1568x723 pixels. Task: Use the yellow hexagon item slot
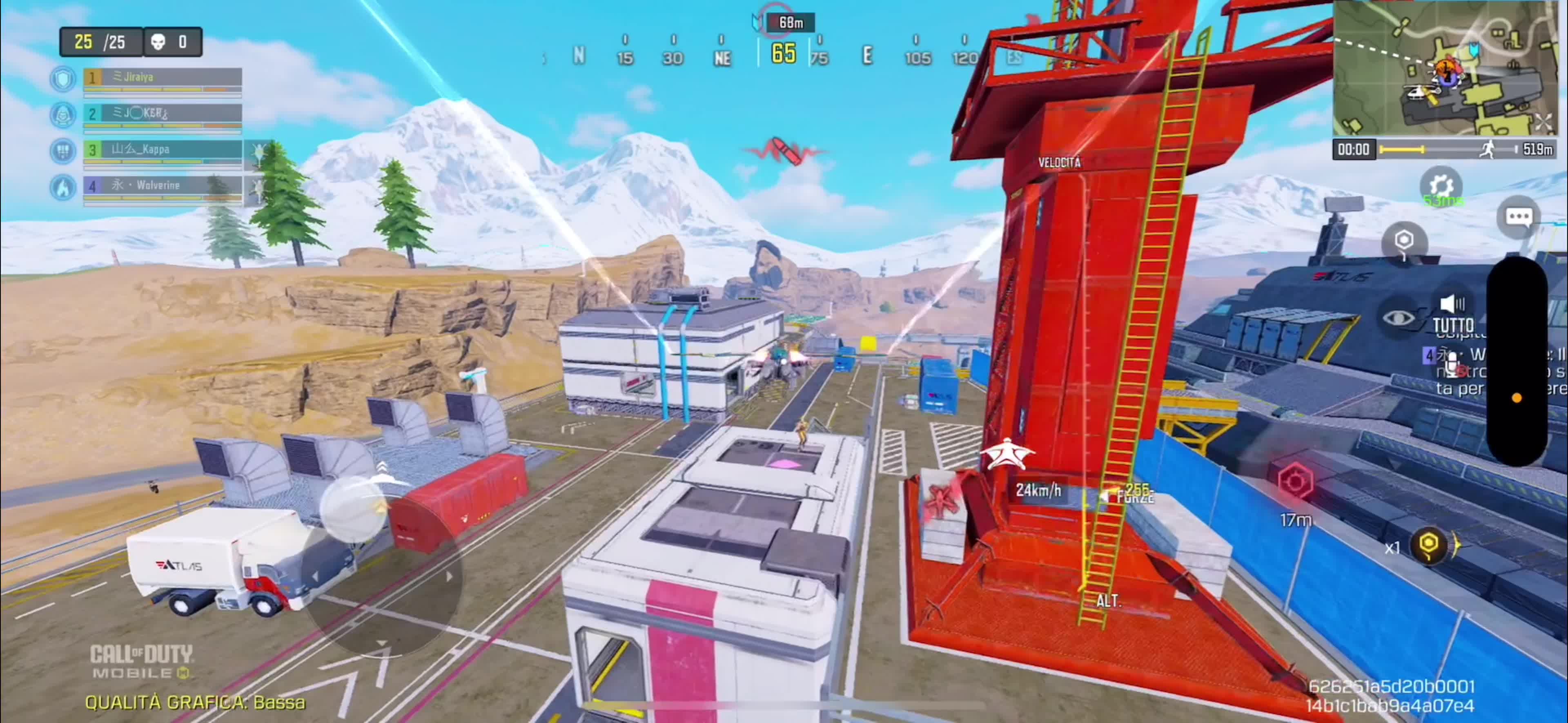1429,543
